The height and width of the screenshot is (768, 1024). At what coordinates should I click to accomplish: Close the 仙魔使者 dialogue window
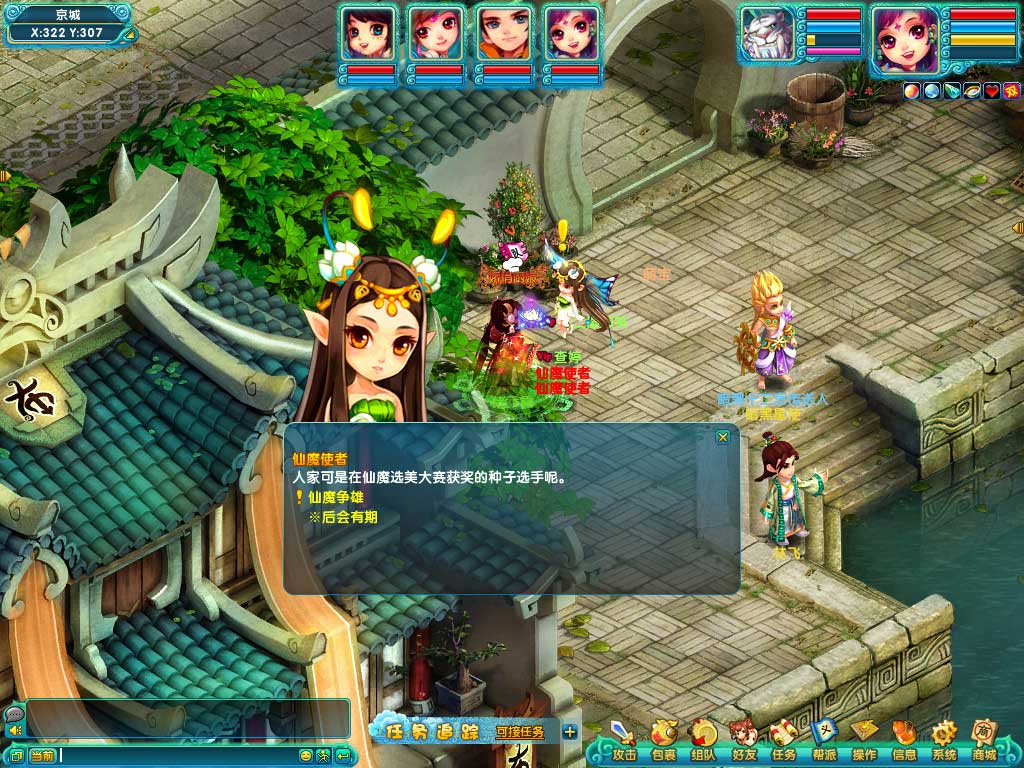click(x=723, y=437)
